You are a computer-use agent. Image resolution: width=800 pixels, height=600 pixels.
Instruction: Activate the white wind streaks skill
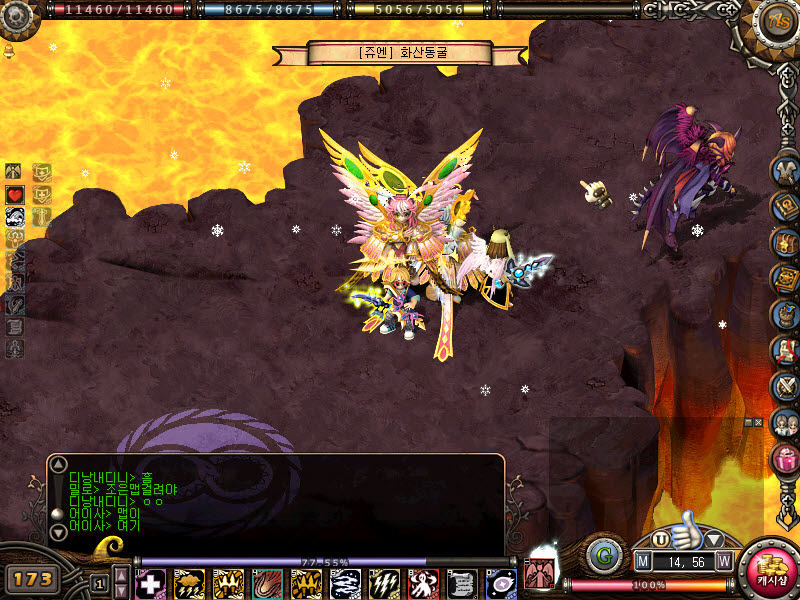click(345, 583)
